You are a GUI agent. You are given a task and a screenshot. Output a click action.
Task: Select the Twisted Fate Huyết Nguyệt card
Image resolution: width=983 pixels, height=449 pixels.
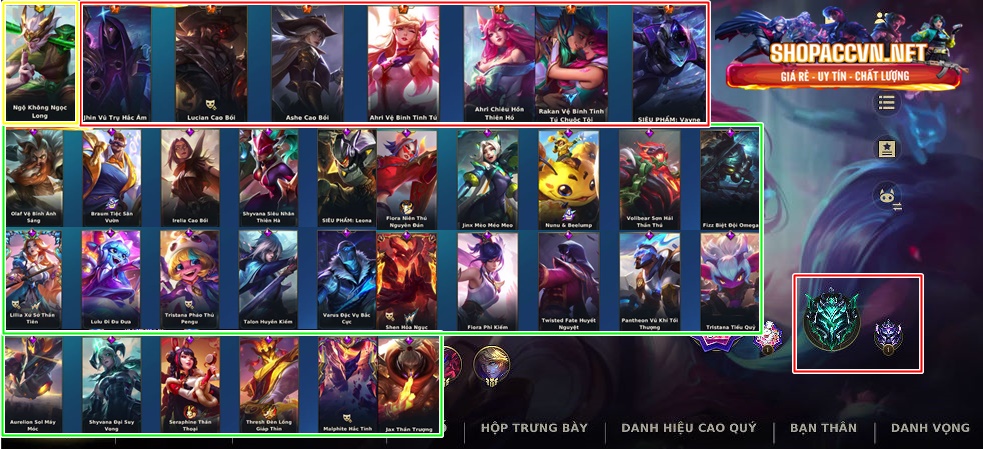(x=568, y=275)
